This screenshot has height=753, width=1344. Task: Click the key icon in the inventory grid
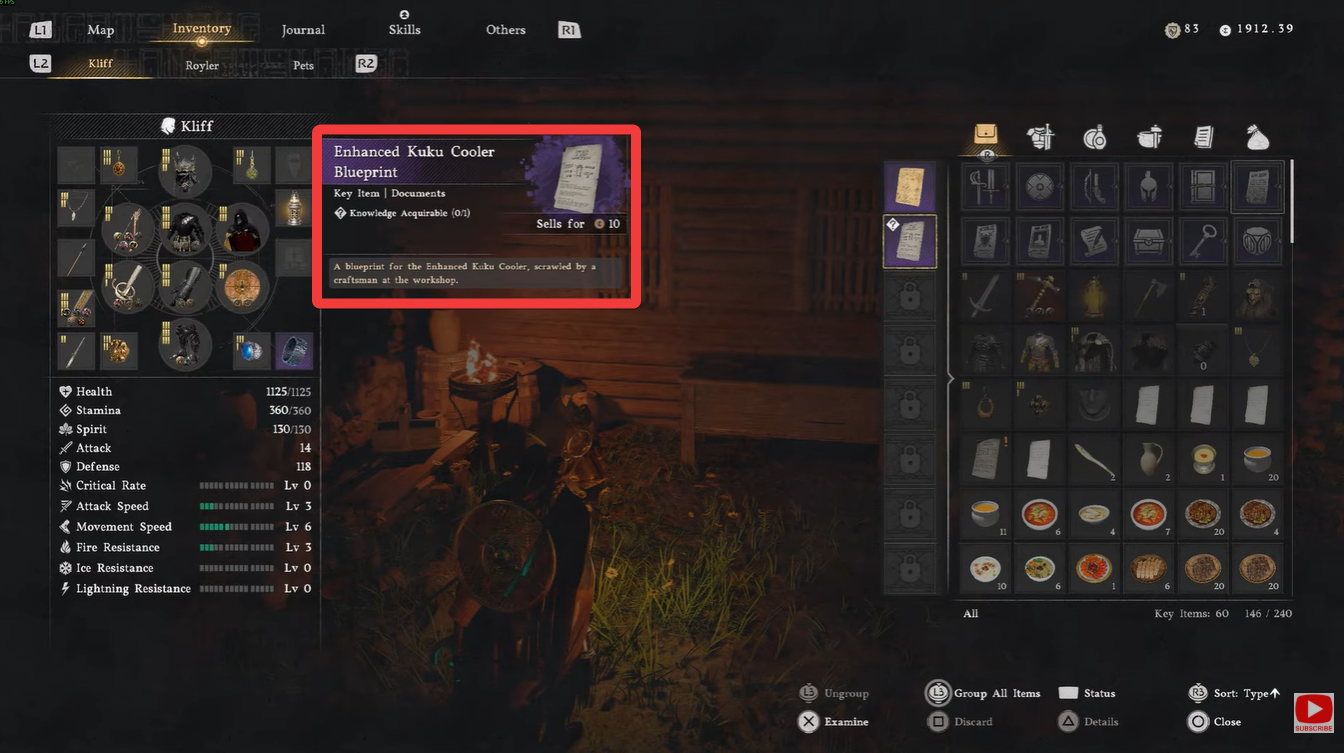[x=1203, y=241]
